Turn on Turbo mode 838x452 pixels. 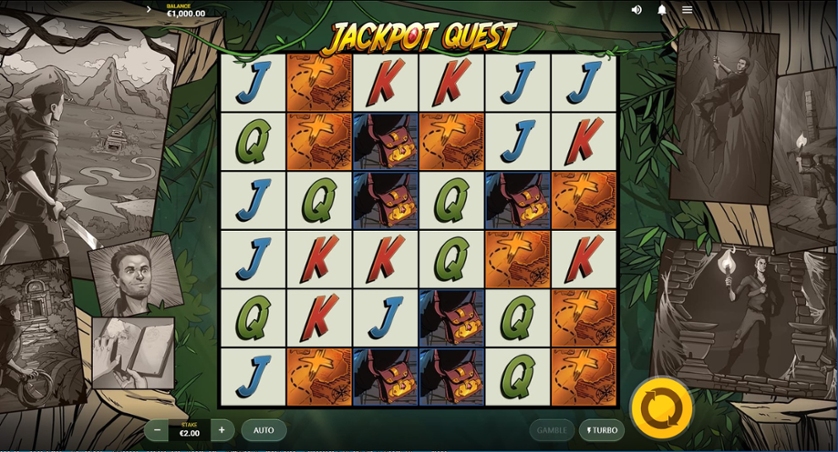(x=600, y=430)
